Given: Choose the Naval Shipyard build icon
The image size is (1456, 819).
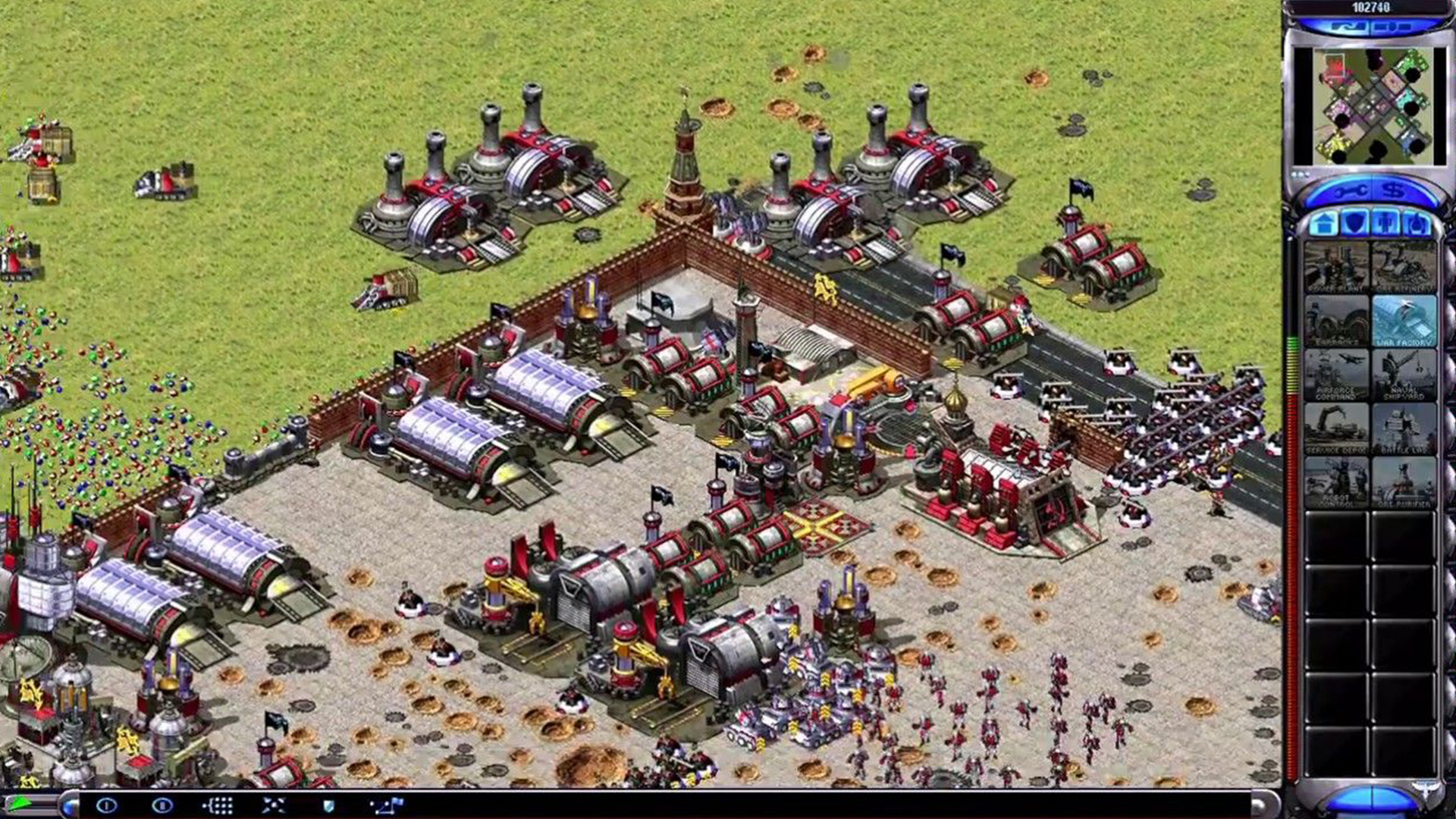Looking at the screenshot, I should click(1404, 372).
